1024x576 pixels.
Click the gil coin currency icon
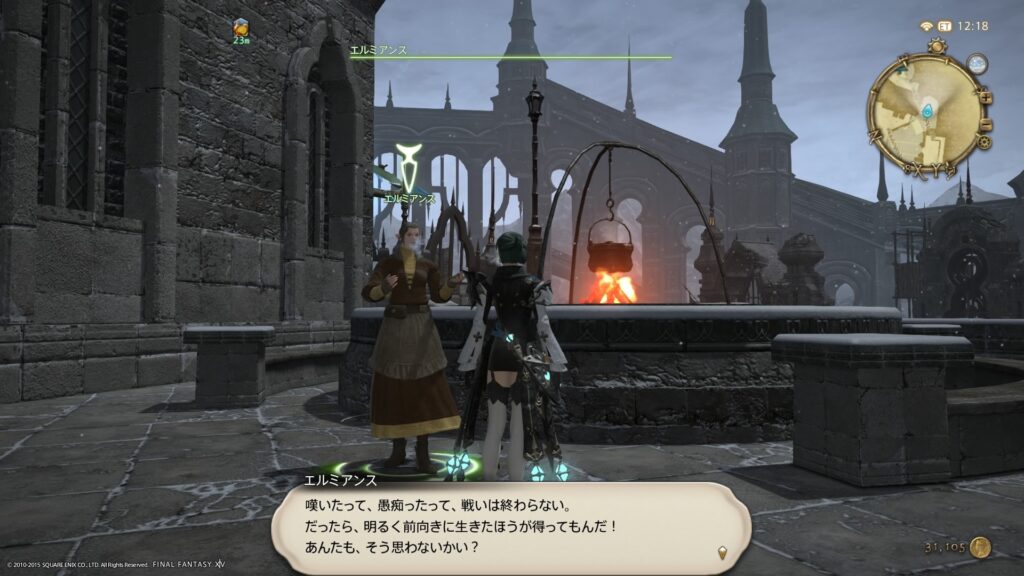click(x=980, y=547)
